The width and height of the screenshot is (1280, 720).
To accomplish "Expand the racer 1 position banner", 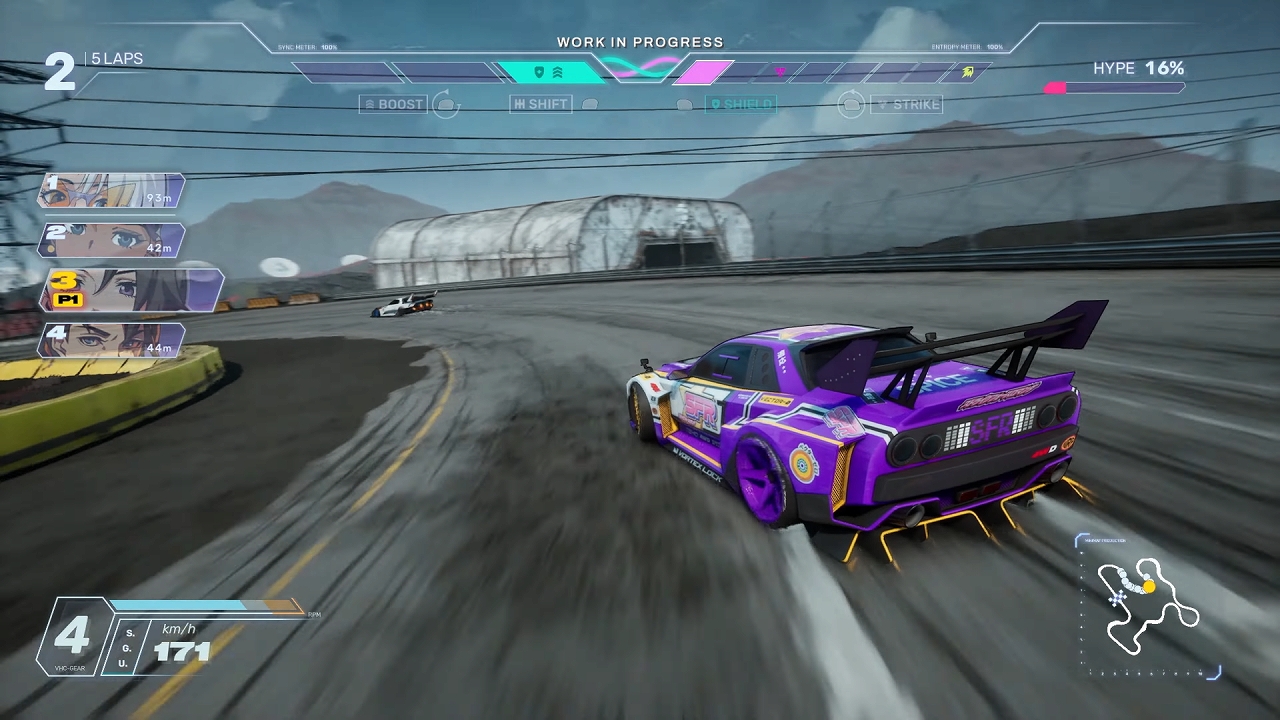I will point(110,191).
